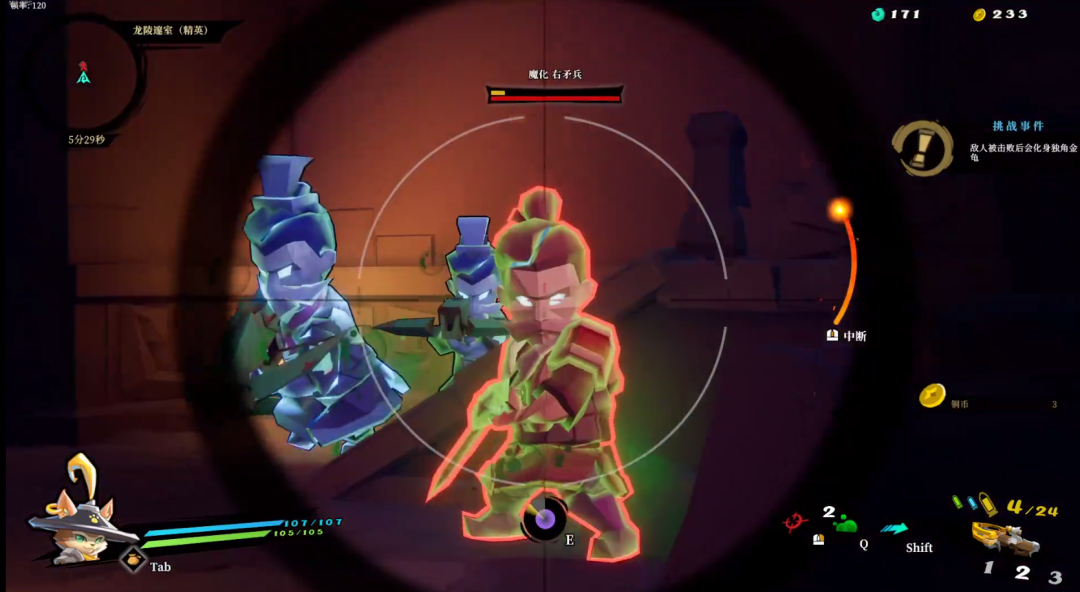Switch to weapon slot 3
Image resolution: width=1080 pixels, height=592 pixels.
(x=1055, y=577)
